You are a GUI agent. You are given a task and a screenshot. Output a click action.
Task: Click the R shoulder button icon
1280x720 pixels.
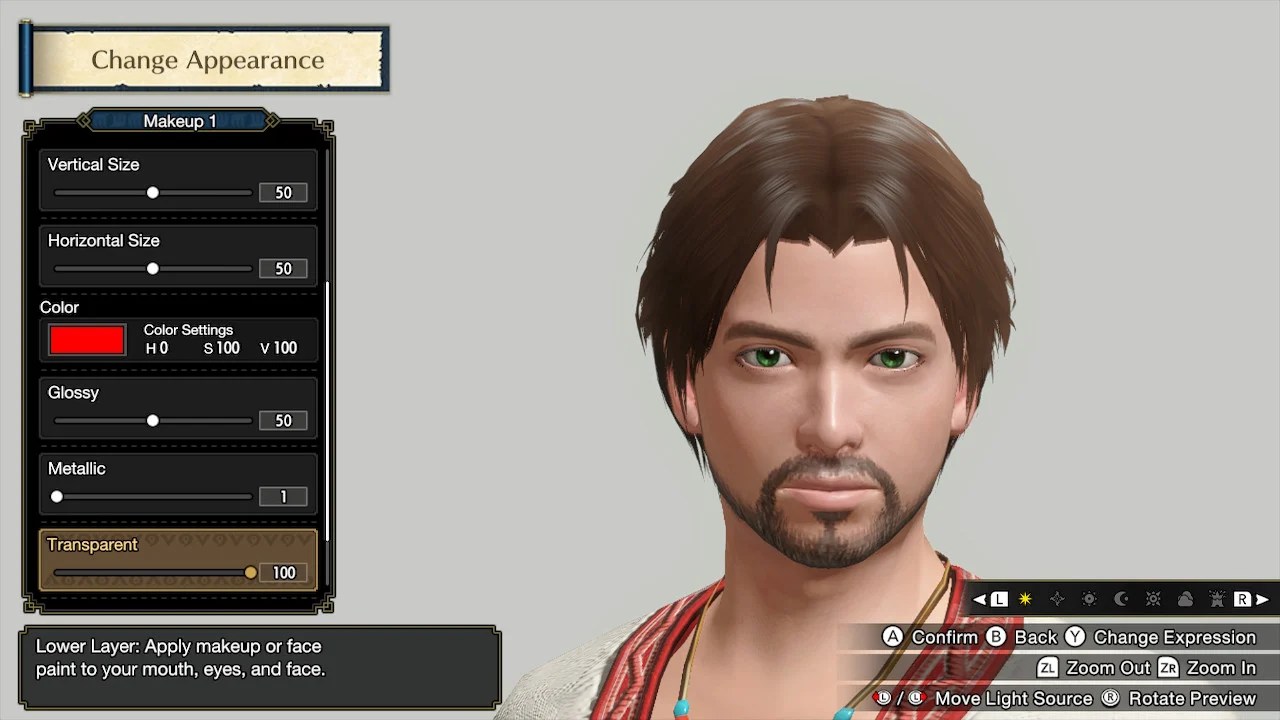(1241, 600)
